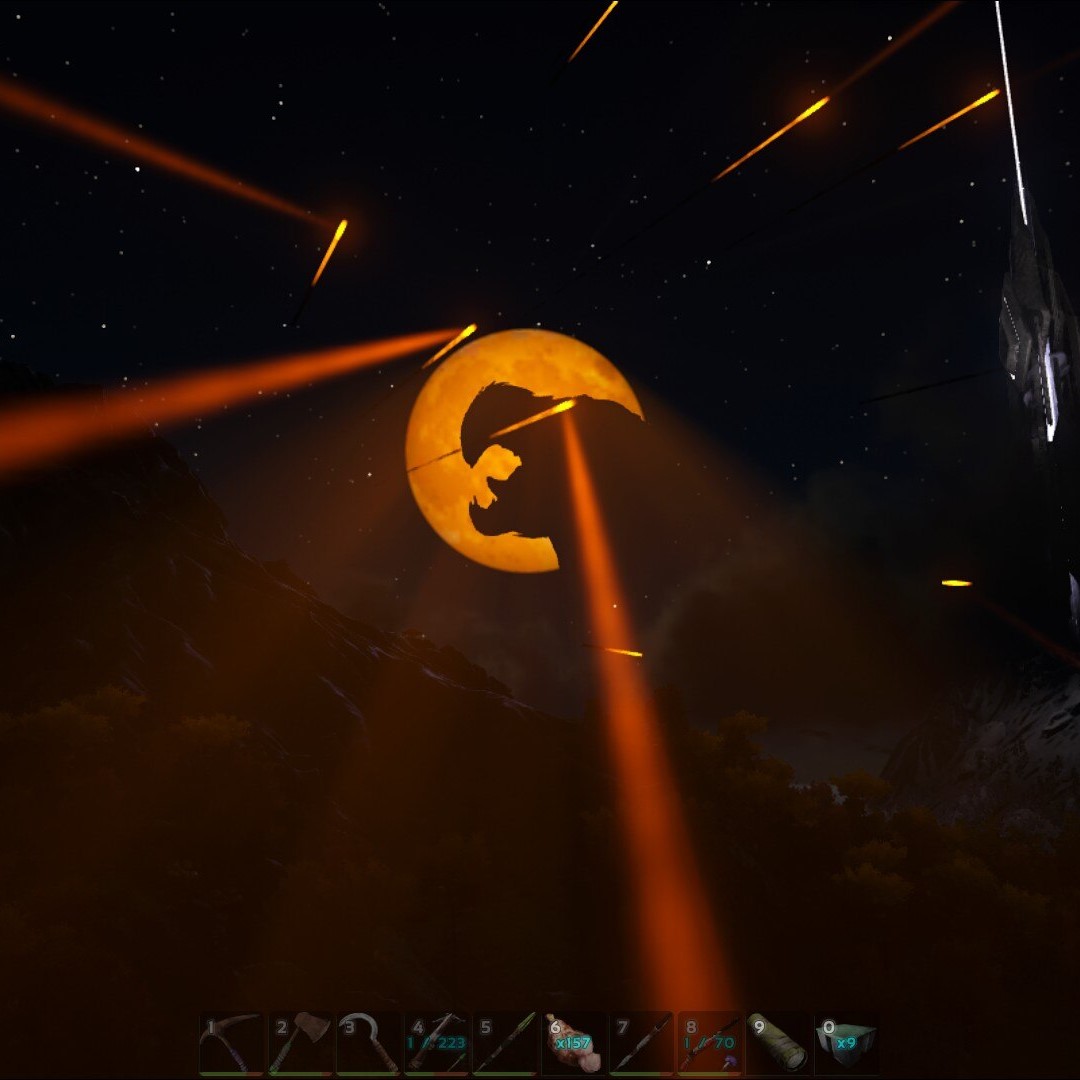Equip the hatchet in slot 2
This screenshot has height=1080, width=1080.
coord(300,1042)
